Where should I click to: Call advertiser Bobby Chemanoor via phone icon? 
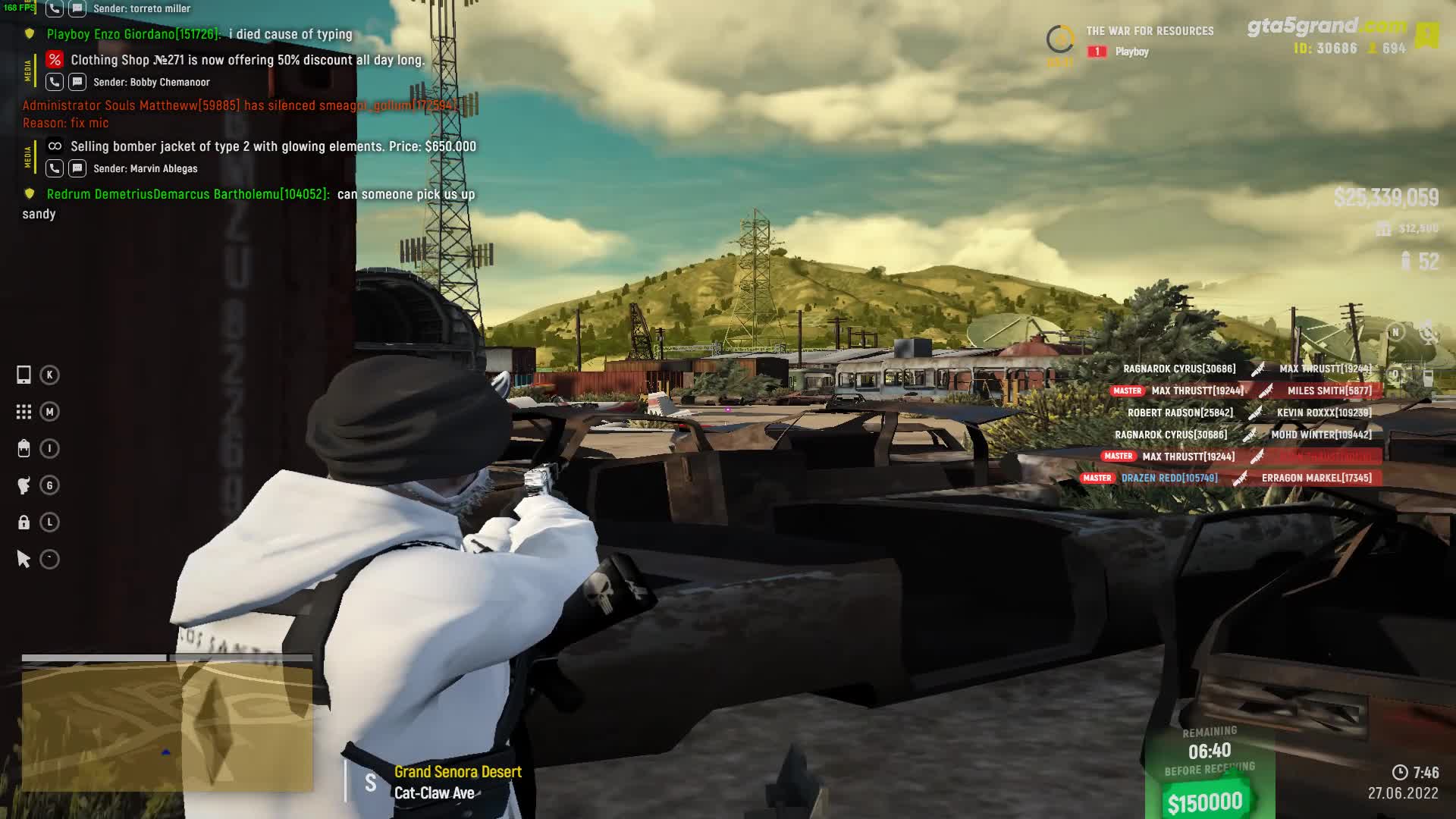(55, 82)
